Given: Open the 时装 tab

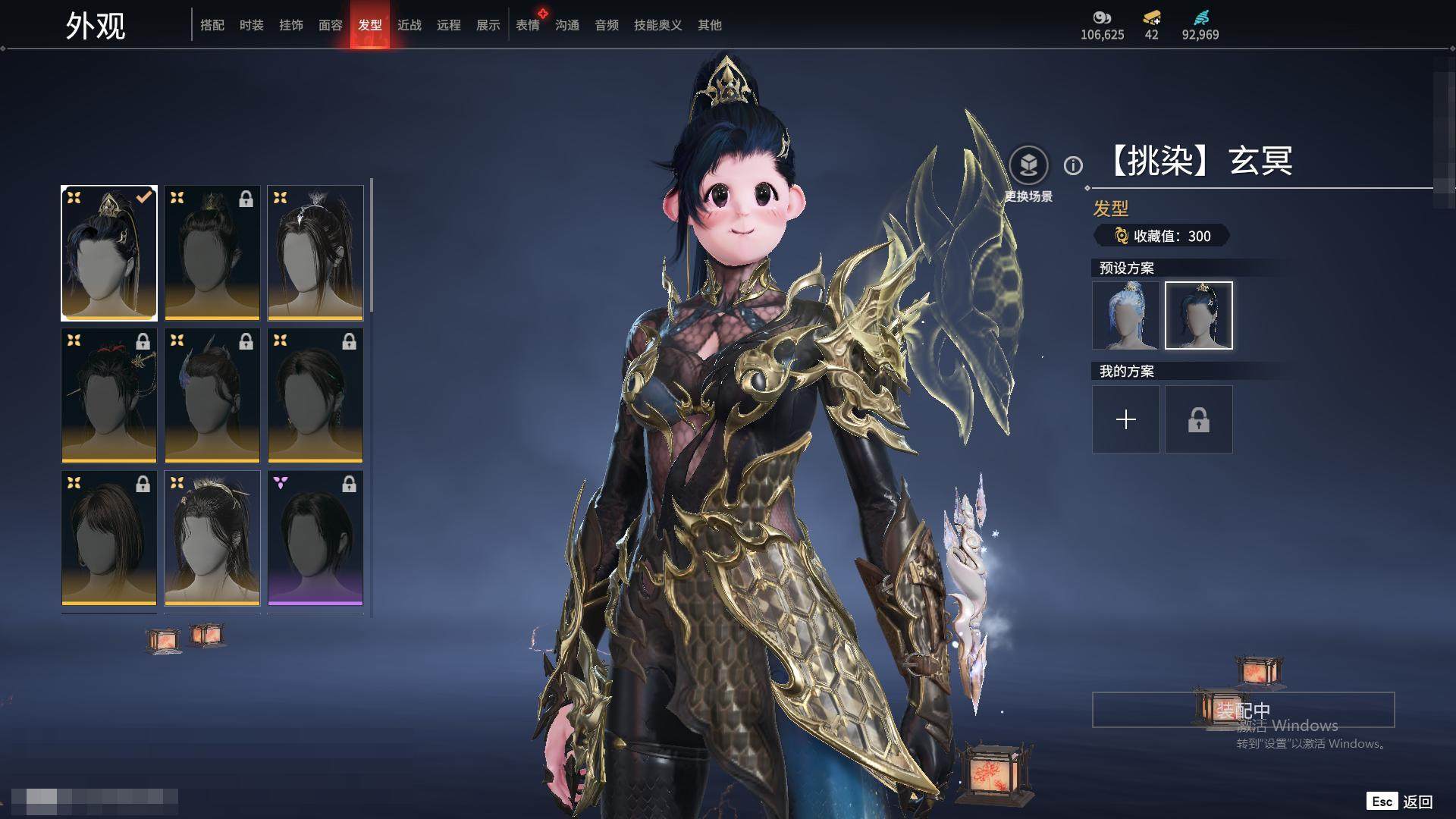Looking at the screenshot, I should point(252,25).
